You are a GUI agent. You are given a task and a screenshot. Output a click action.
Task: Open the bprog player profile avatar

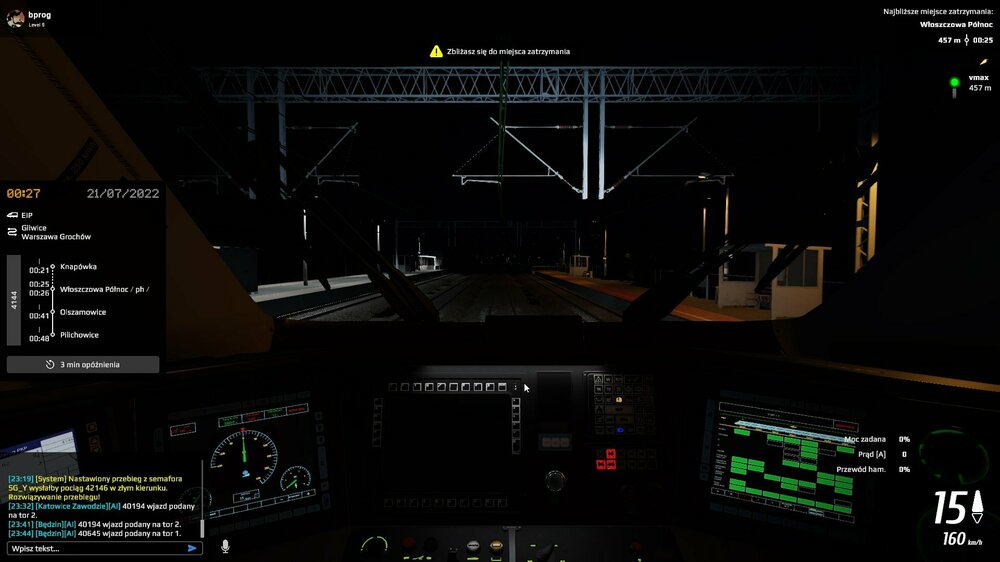14,18
